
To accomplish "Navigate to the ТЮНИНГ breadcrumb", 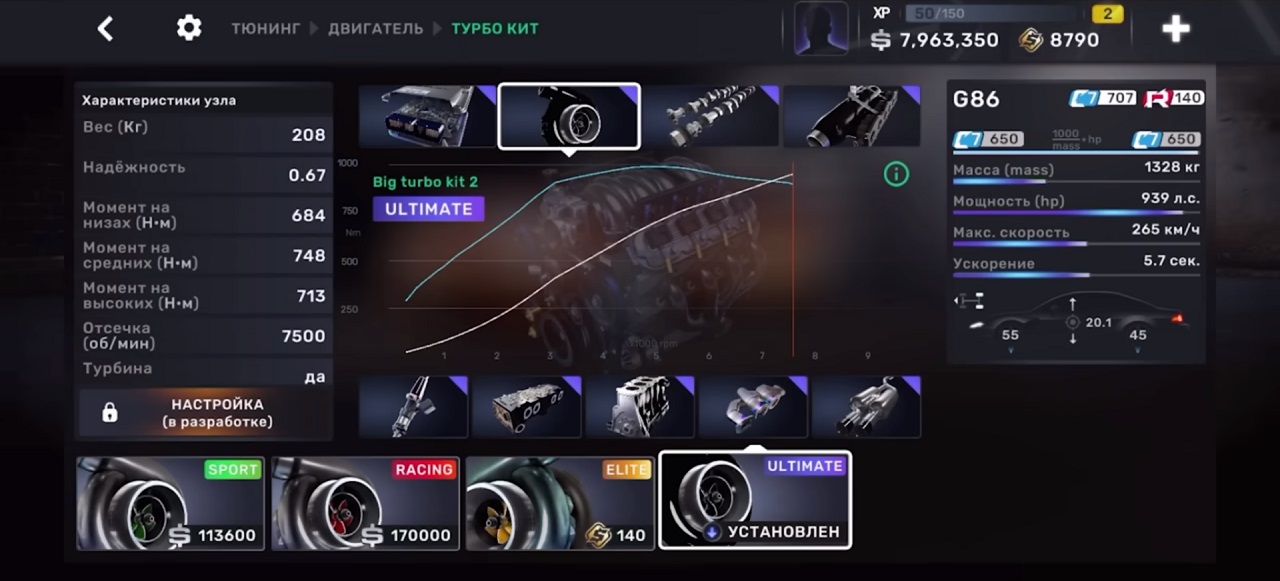I will click(x=265, y=29).
